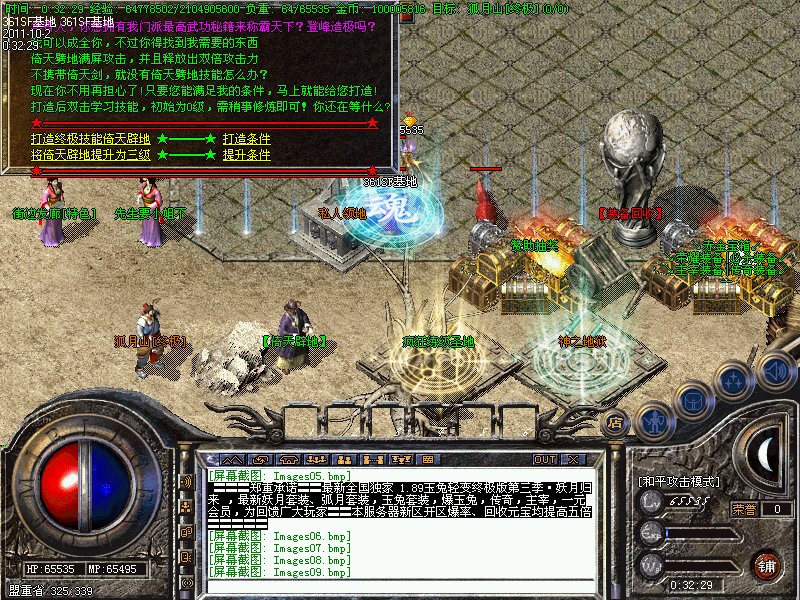Click the red 铺 stall button
The height and width of the screenshot is (600, 800).
[x=767, y=566]
